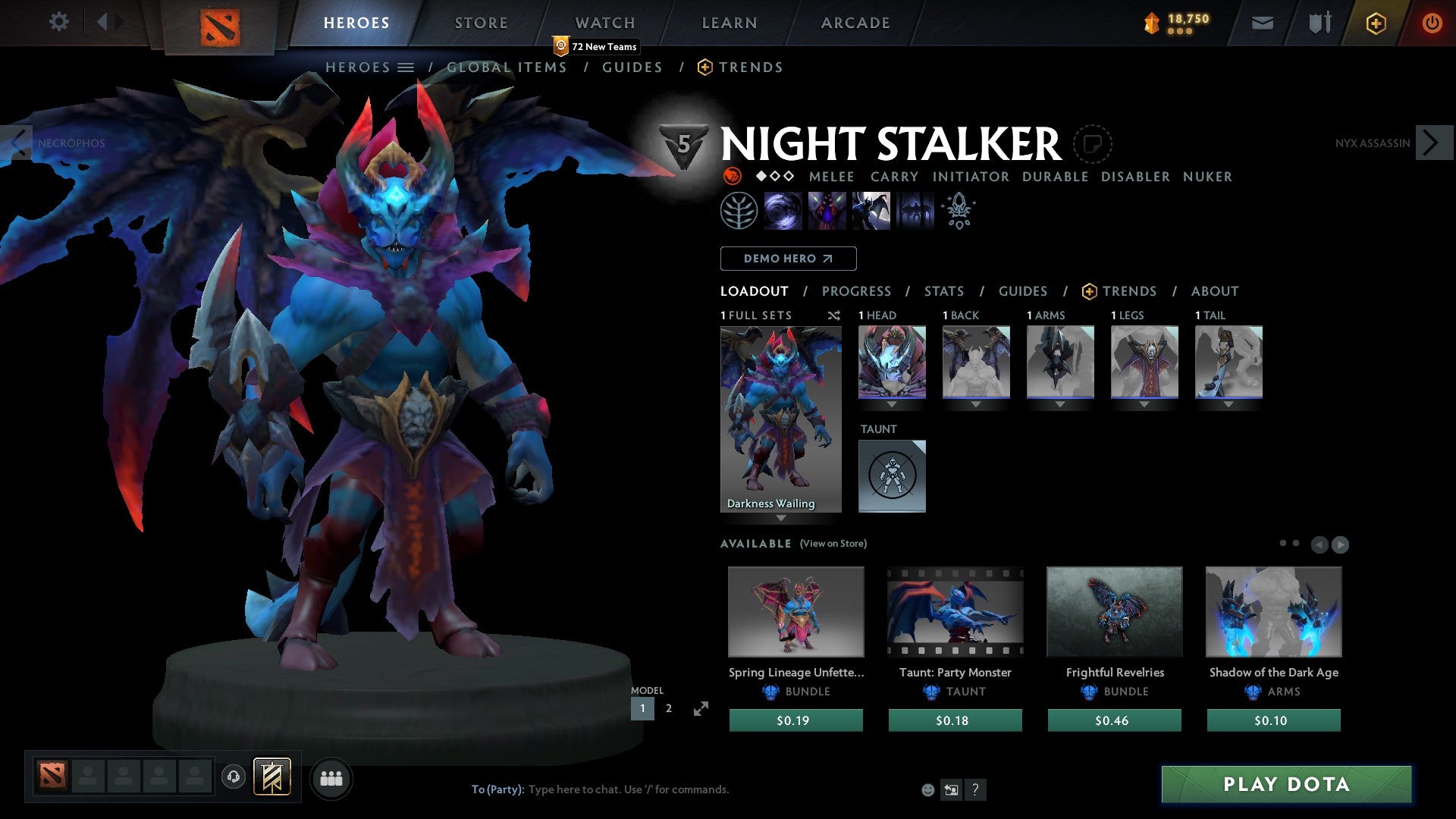Expand the Darkness Wailing set chevron
Image resolution: width=1456 pixels, height=819 pixels.
pos(781,520)
